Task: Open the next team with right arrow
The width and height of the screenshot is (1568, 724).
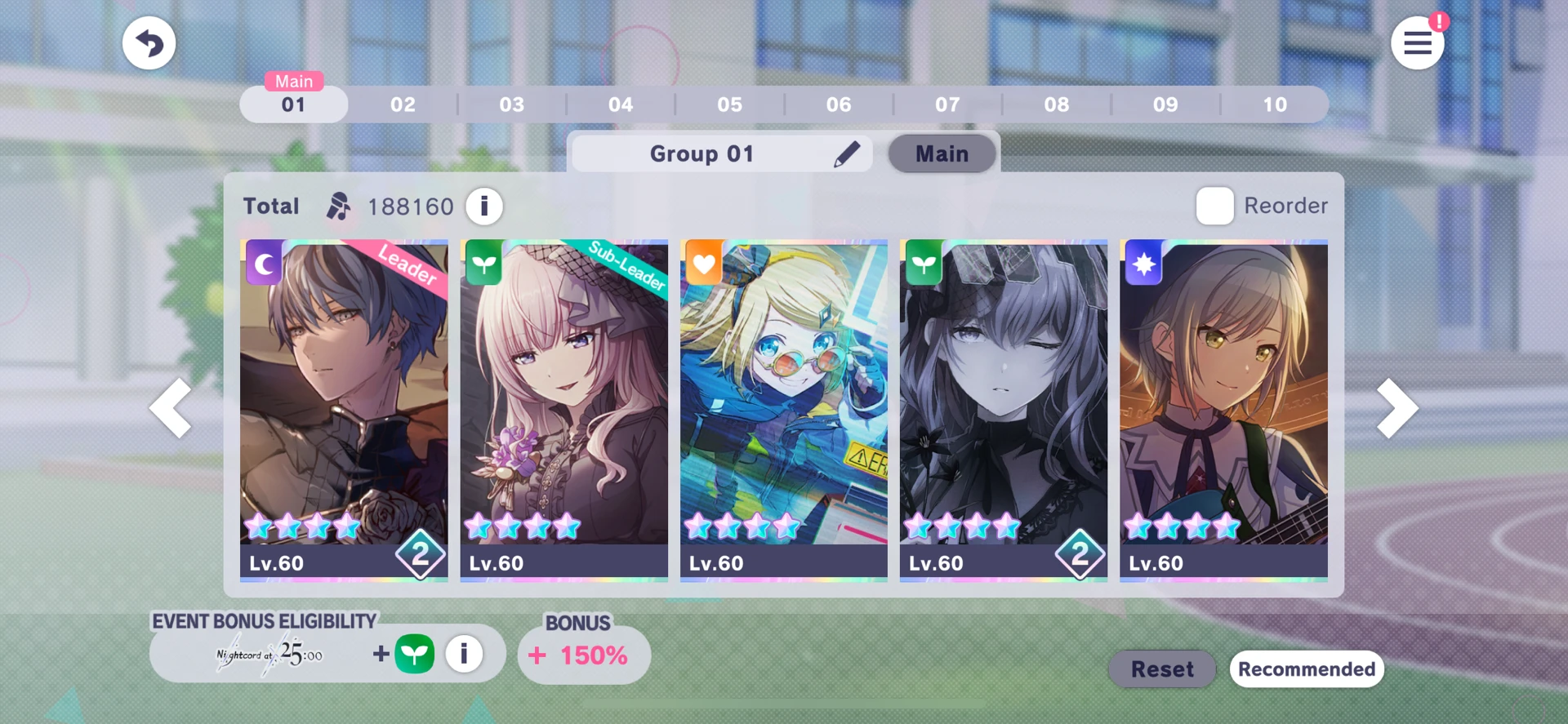Action: click(1398, 406)
